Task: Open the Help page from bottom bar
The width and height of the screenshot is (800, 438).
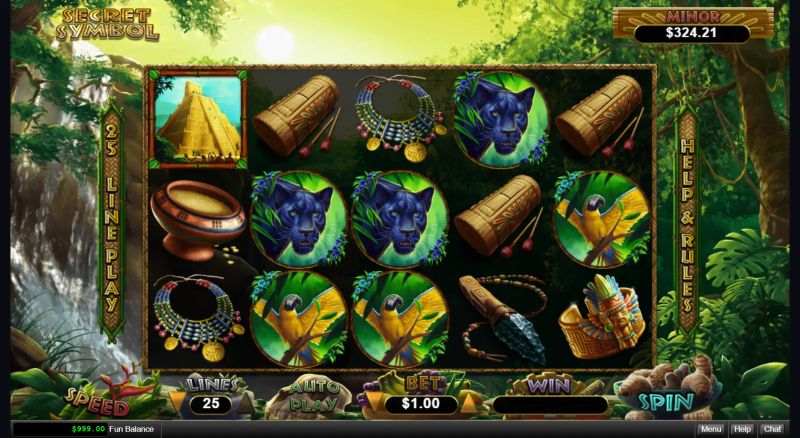Action: [x=741, y=429]
